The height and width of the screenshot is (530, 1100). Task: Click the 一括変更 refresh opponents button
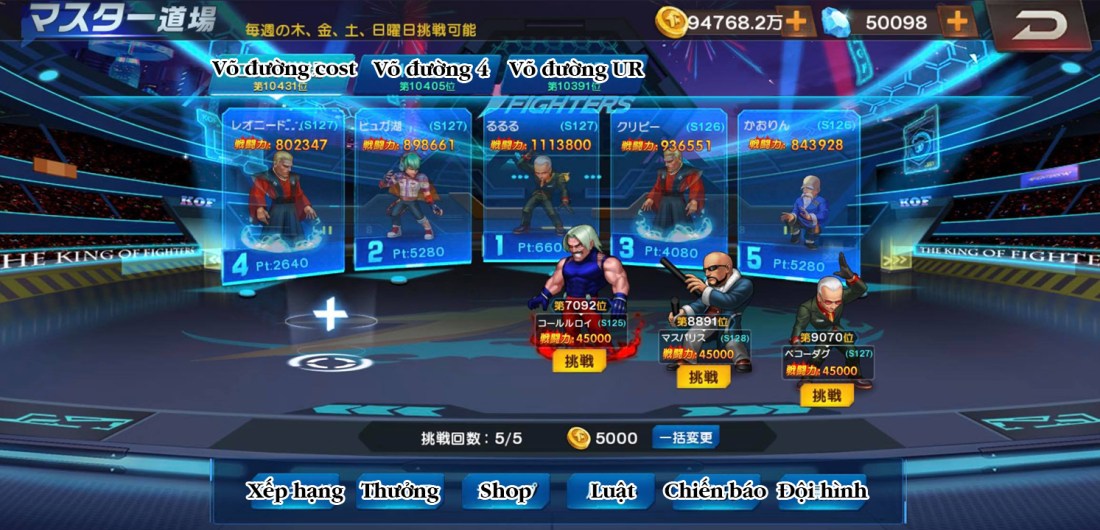686,438
